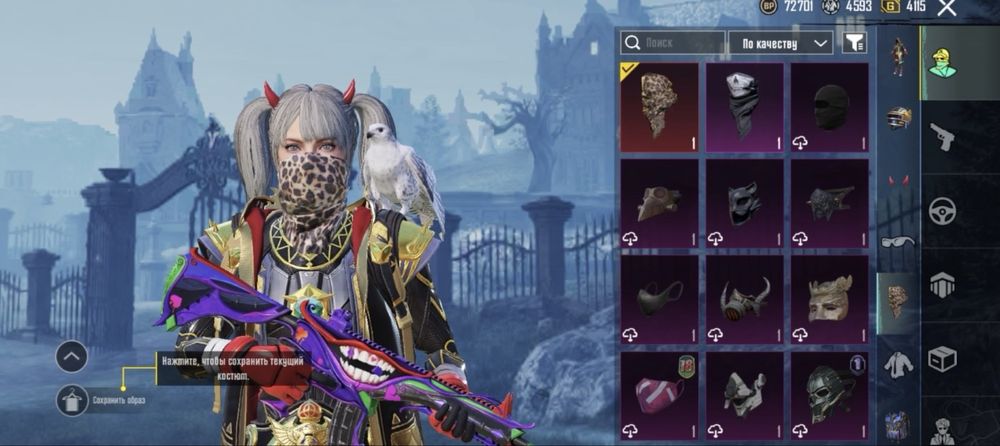This screenshot has height=446, width=1000.
Task: Open the pistol weapons section
Action: tap(942, 137)
